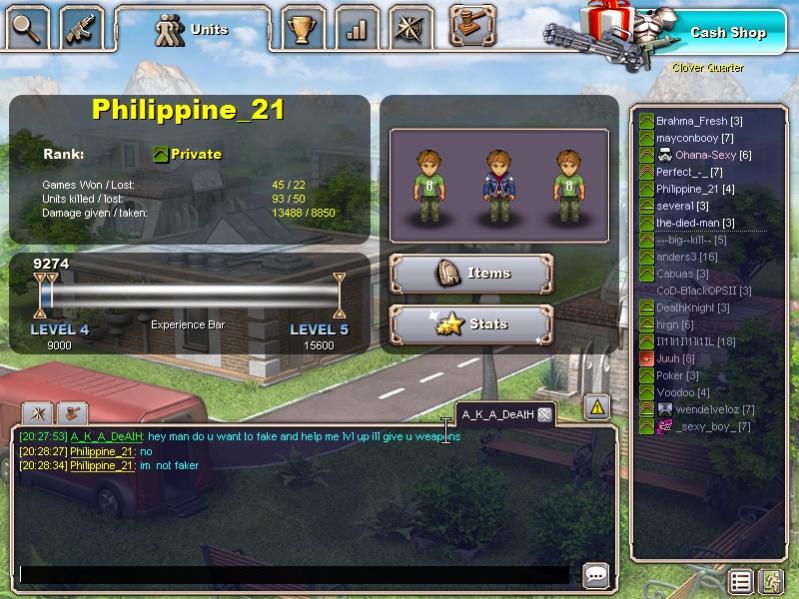799x599 pixels.
Task: Open the magnifying glass search tab
Action: (x=28, y=28)
